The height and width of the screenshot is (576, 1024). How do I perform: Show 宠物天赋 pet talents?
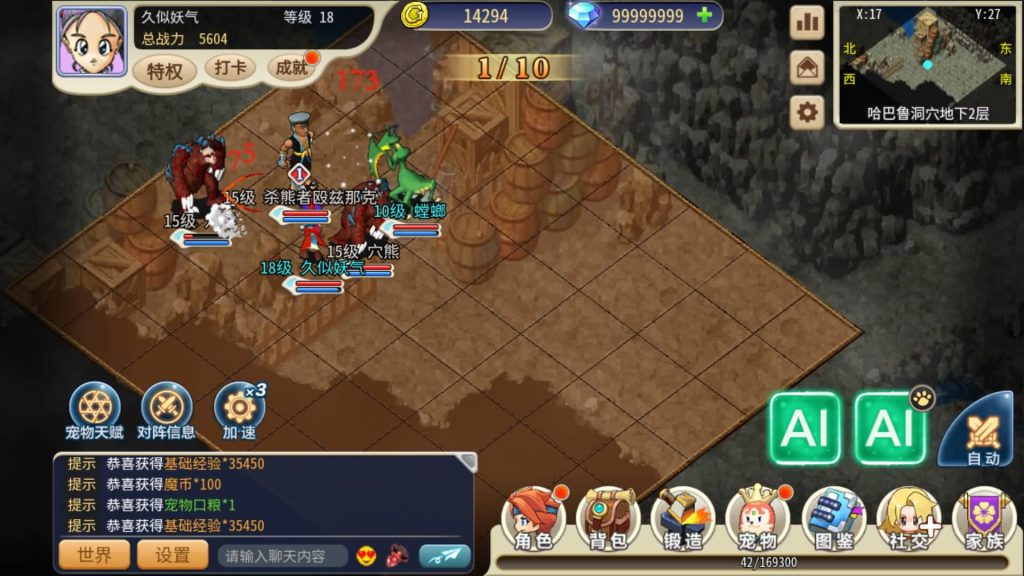click(x=95, y=410)
